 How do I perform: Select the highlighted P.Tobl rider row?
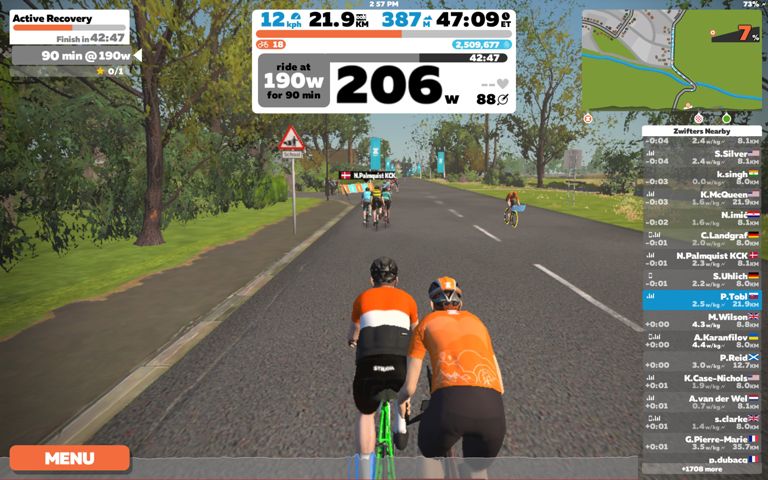(701, 300)
